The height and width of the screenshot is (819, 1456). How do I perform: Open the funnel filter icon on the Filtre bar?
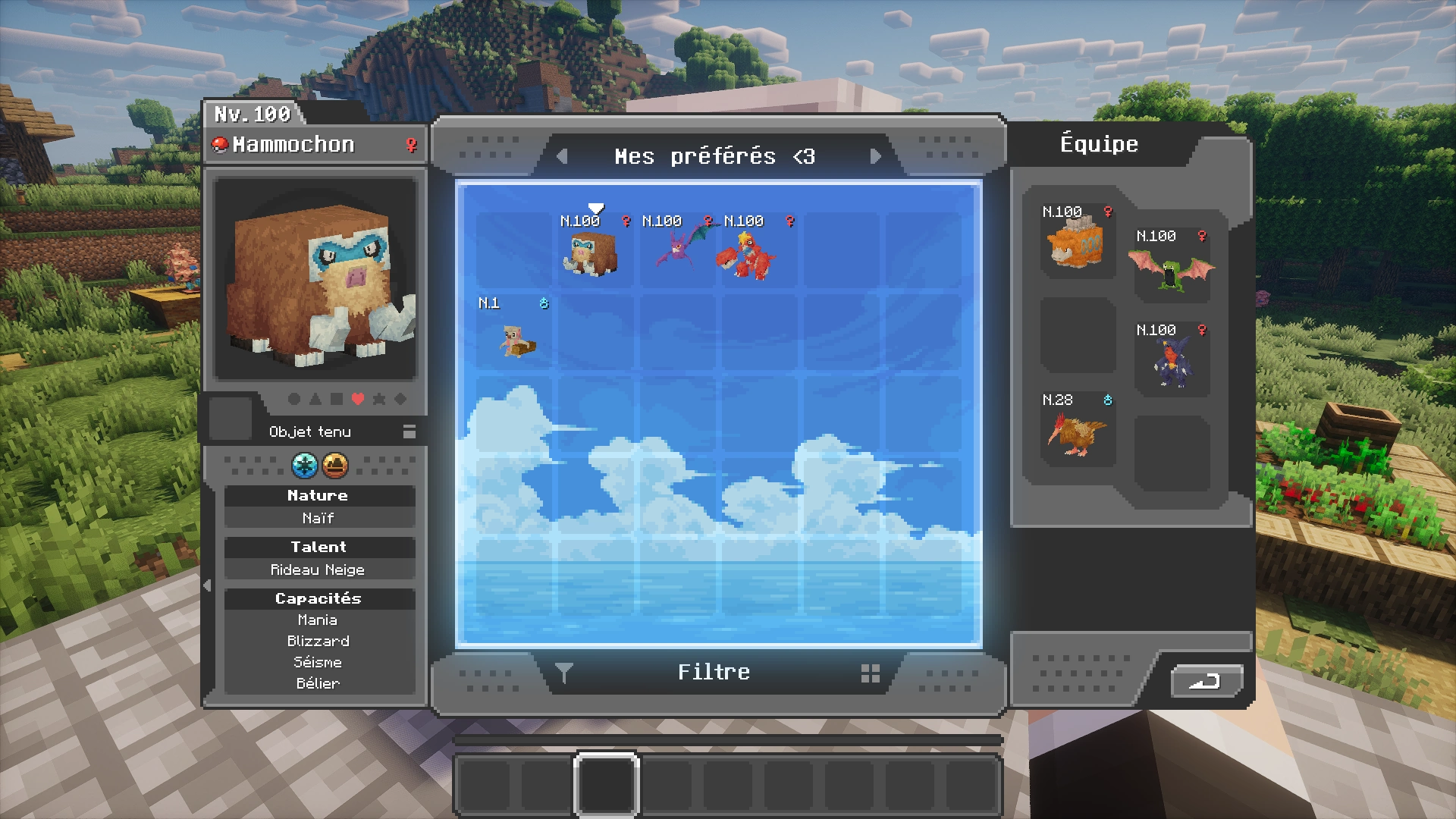[x=564, y=672]
